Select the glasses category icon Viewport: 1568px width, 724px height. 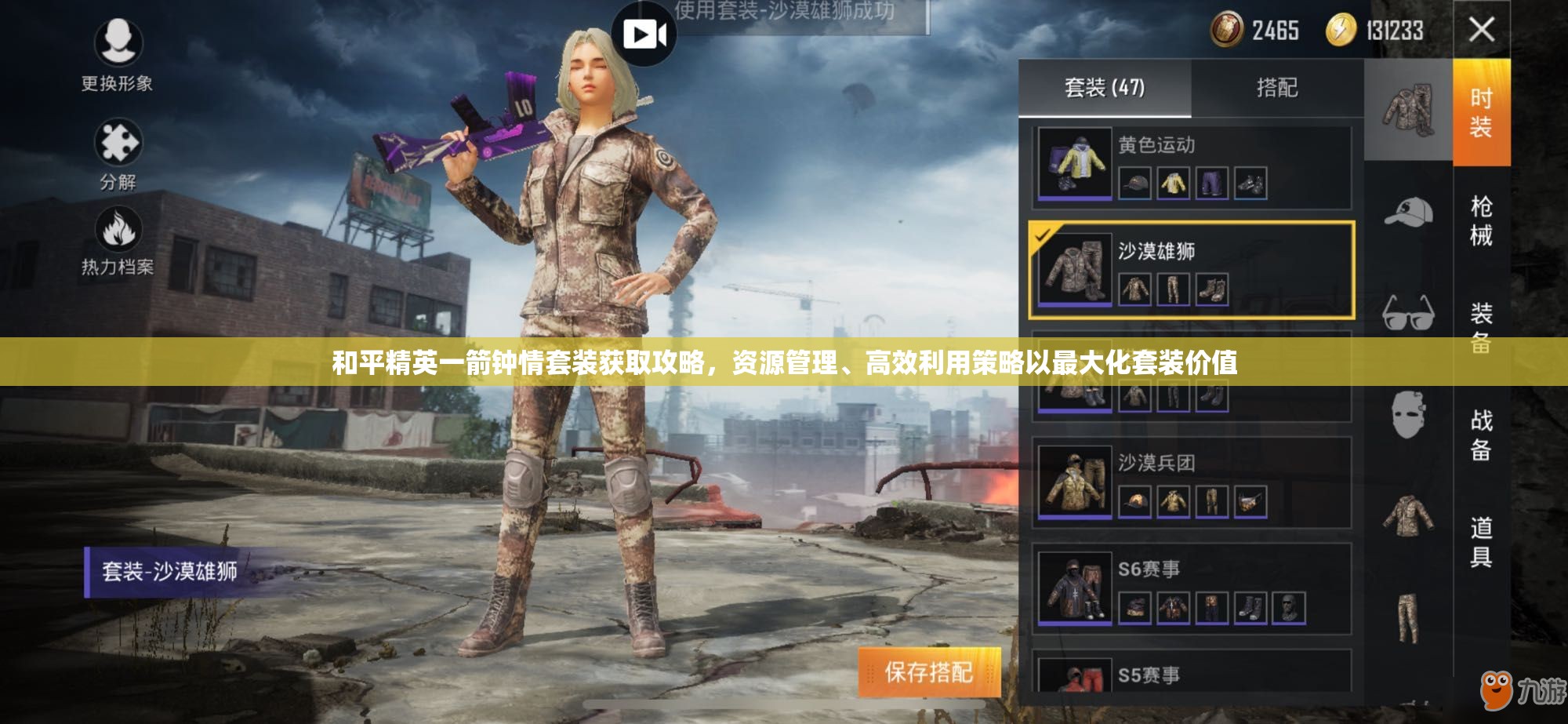tap(1408, 312)
